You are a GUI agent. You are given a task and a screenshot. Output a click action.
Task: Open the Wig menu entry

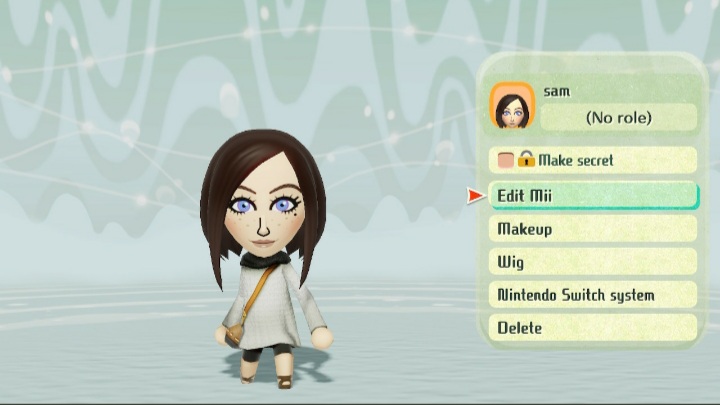tap(593, 262)
